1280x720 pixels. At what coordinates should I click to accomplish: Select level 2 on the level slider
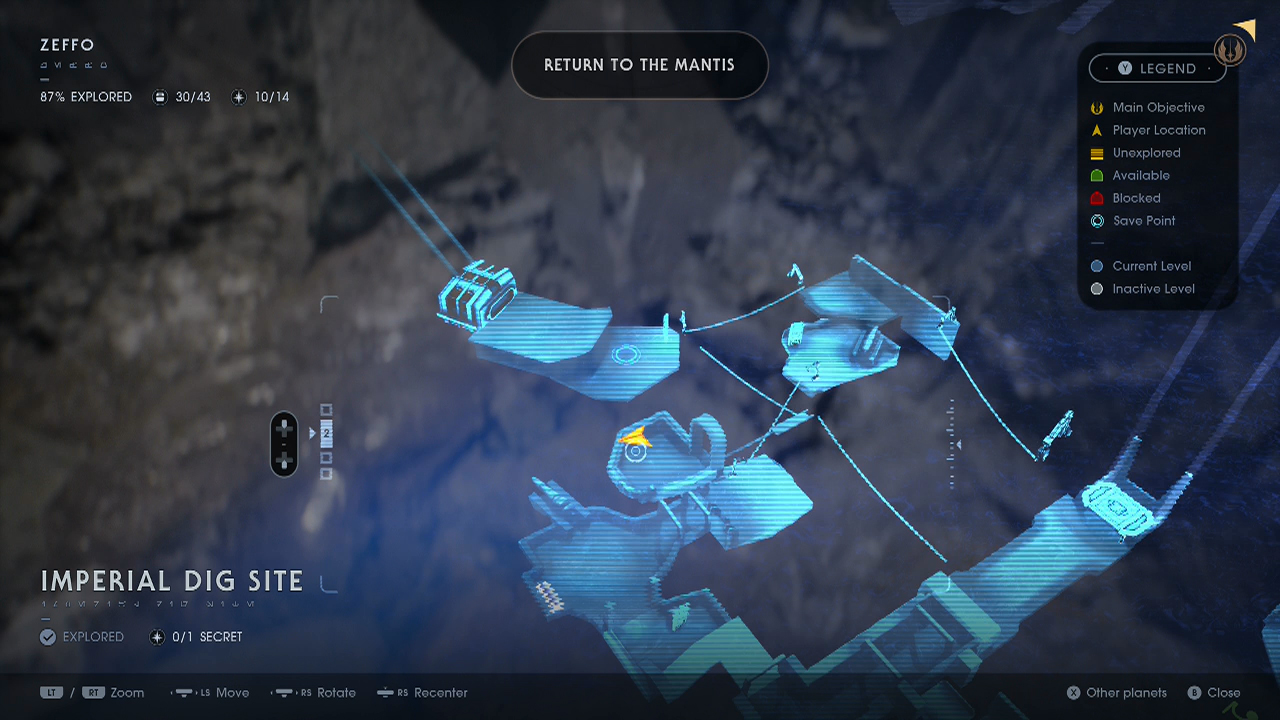pyautogui.click(x=325, y=434)
